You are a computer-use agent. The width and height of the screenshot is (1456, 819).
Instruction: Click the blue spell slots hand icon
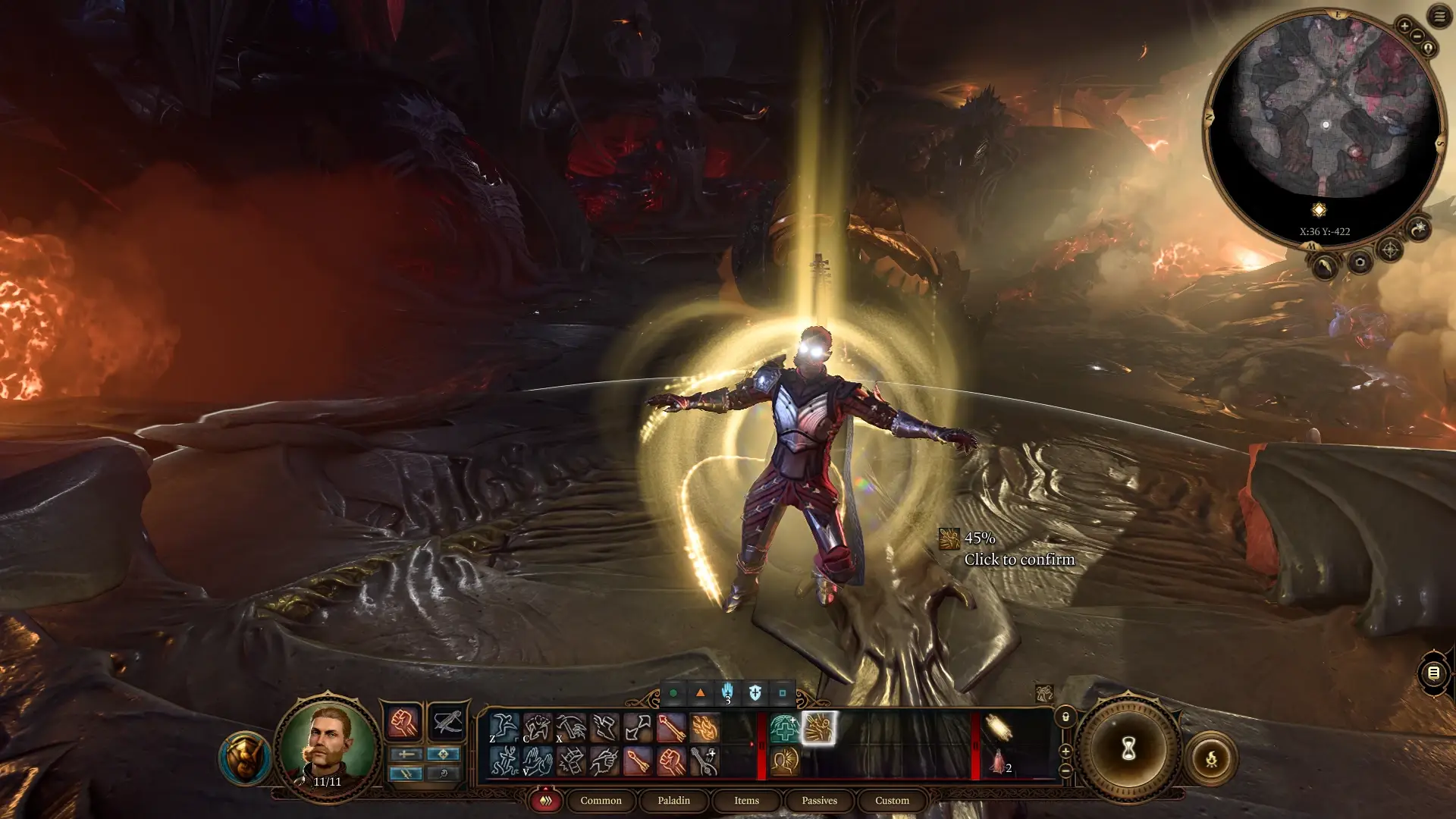click(726, 692)
